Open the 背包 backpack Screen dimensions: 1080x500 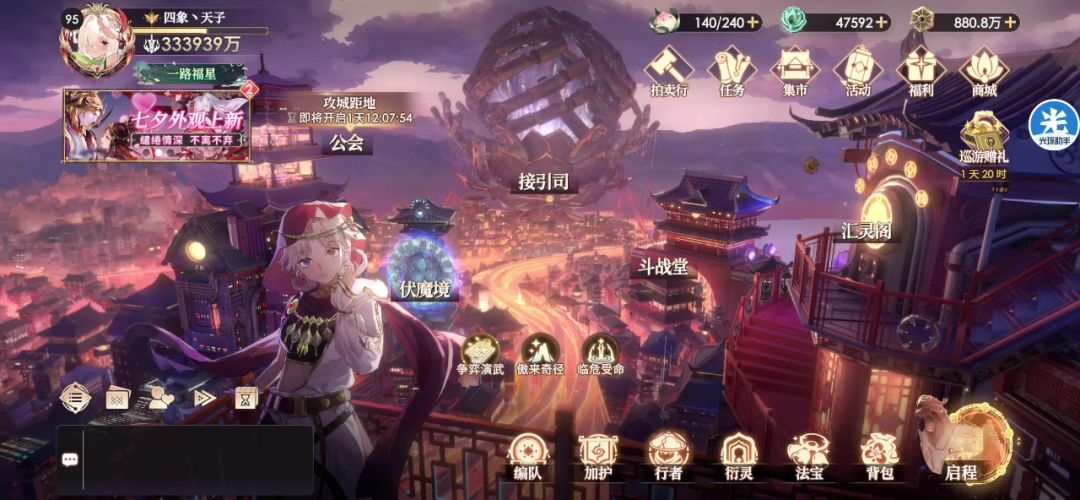[879, 456]
